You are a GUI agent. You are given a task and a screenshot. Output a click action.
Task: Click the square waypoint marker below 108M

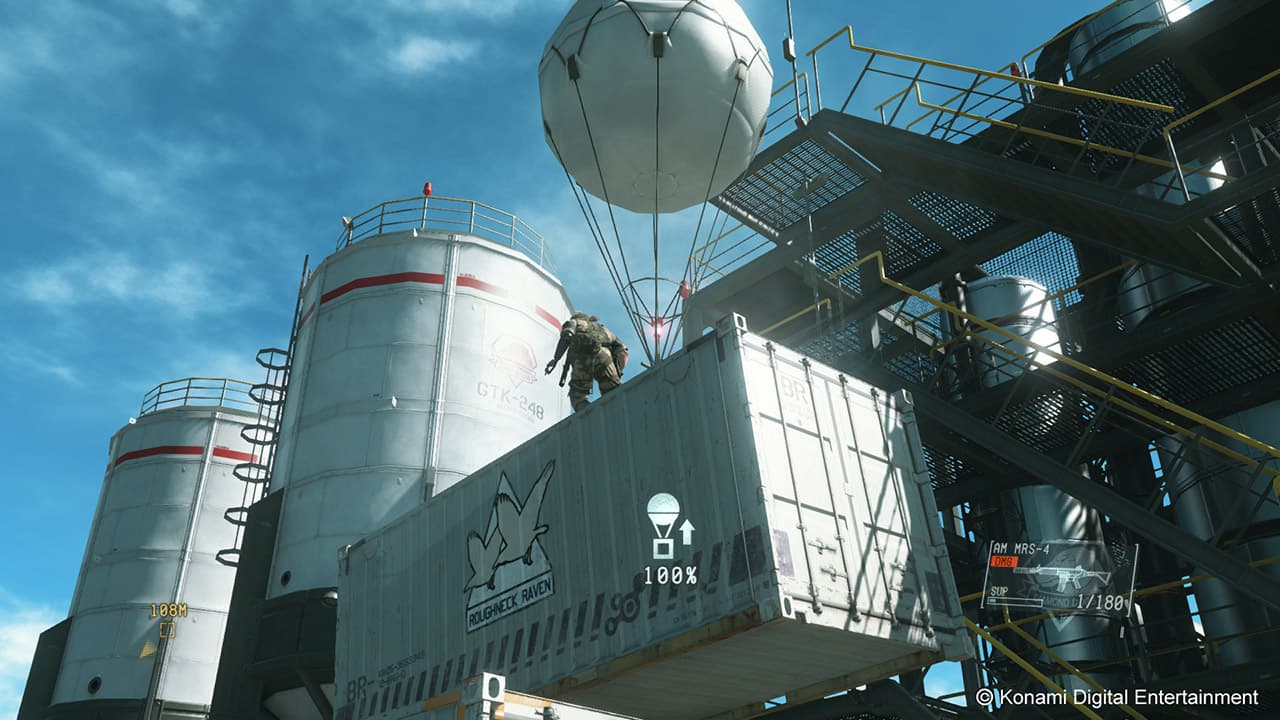pyautogui.click(x=168, y=629)
